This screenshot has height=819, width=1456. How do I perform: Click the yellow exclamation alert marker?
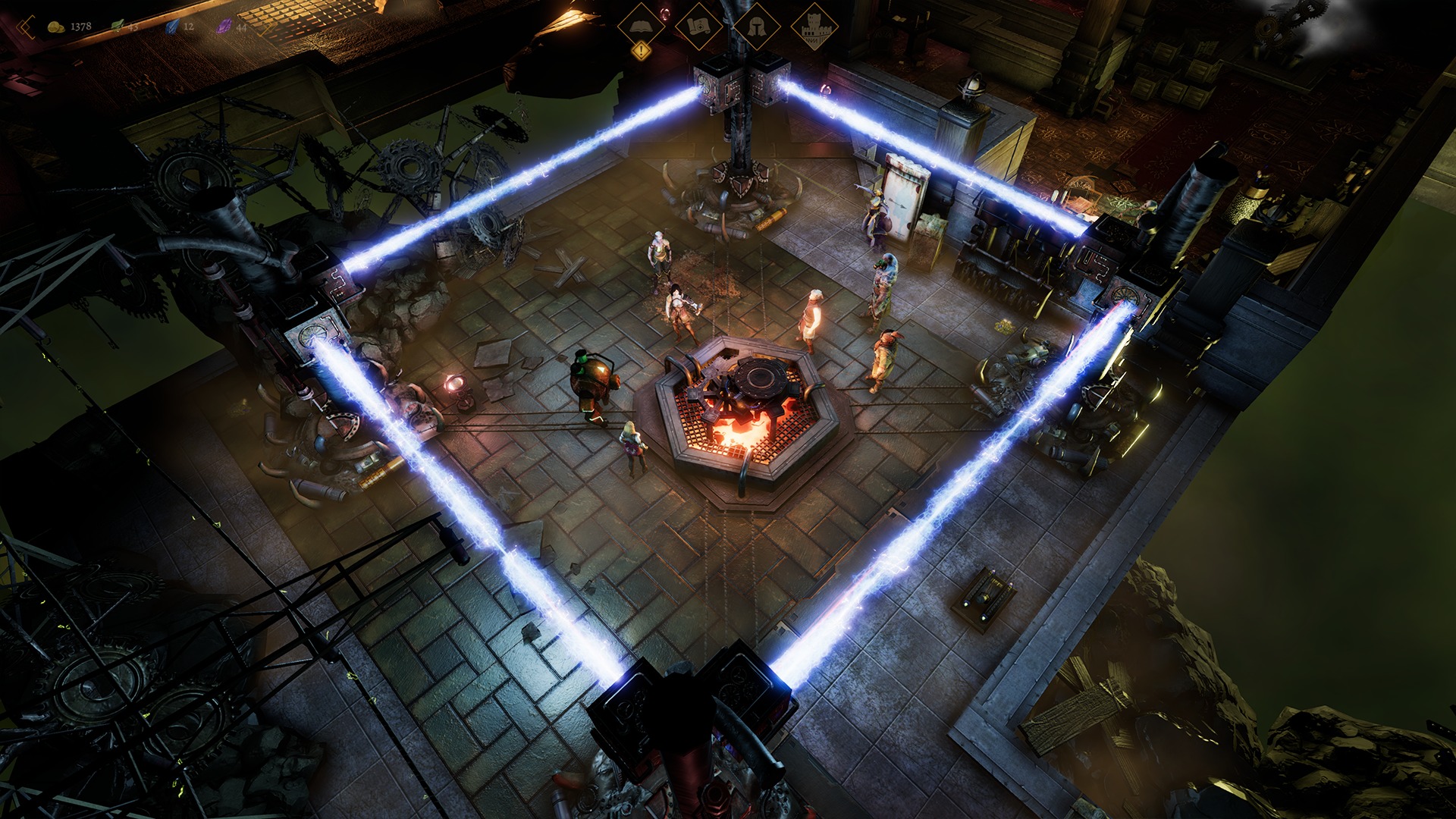642,52
